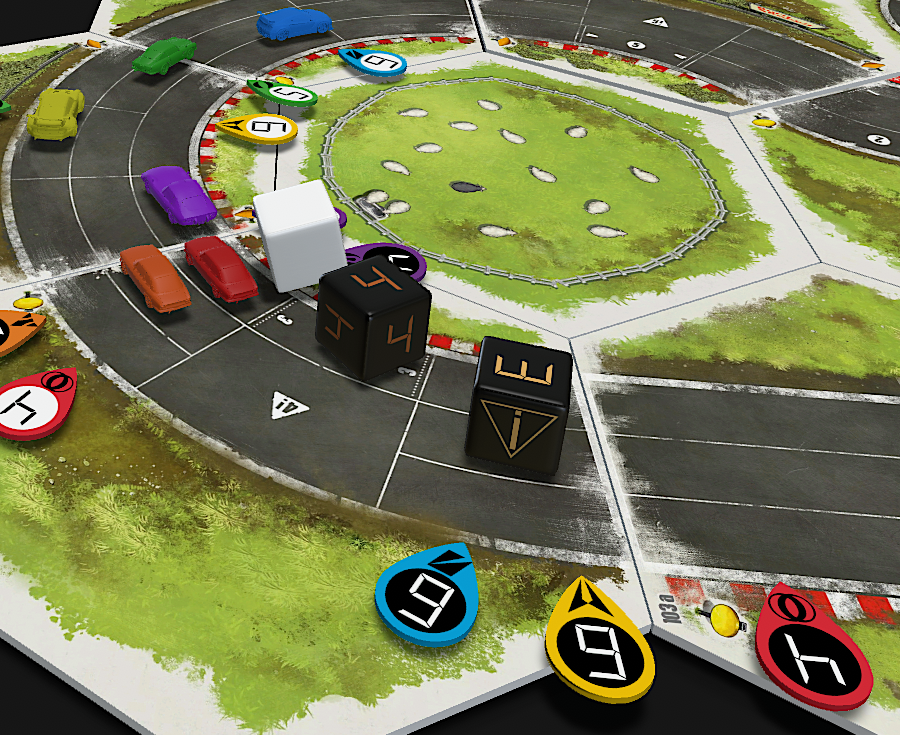Screen dimensions: 900x735
Task: Select the blue race car
Action: coord(293,22)
